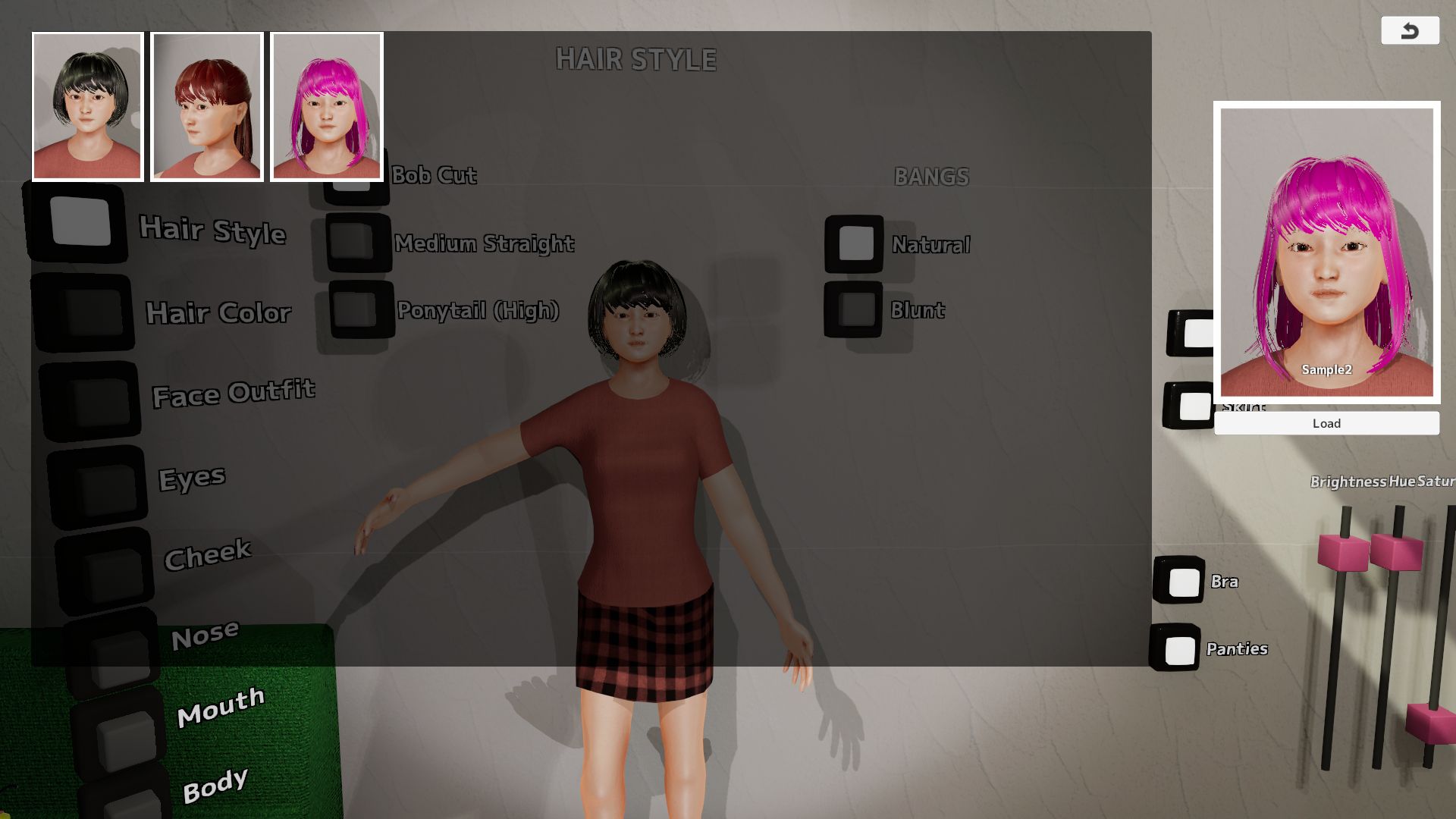Viewport: 1456px width, 819px height.
Task: Select the Ponytail (High) hairstyle
Action: [356, 311]
